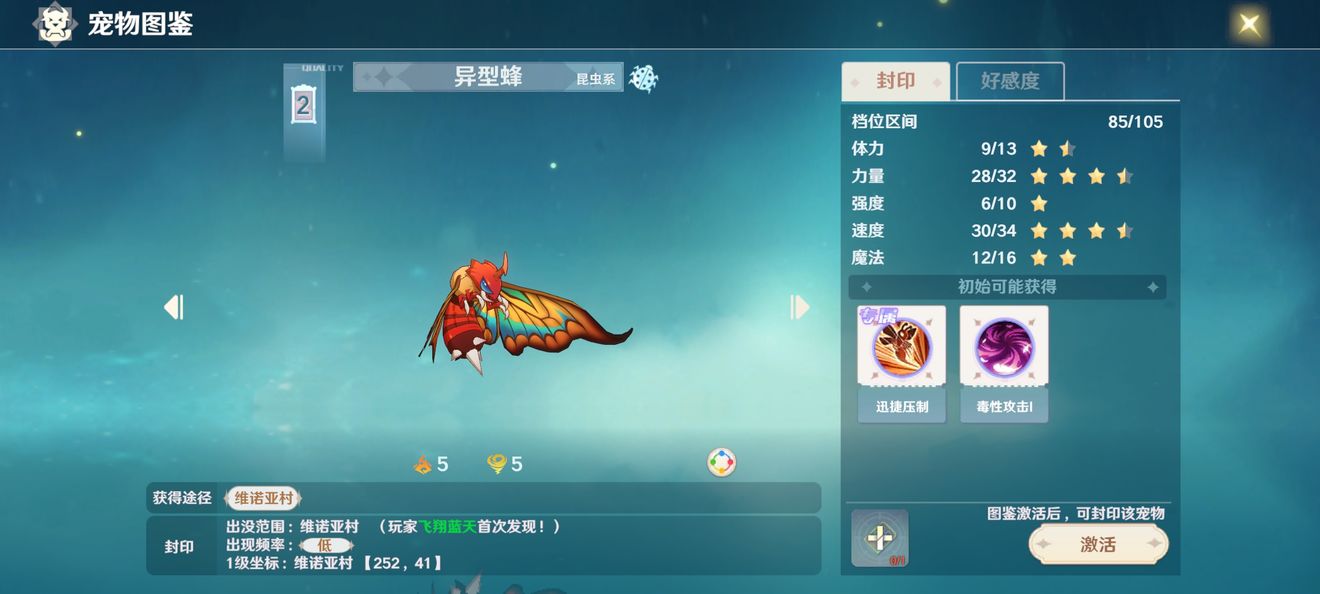Switch to the 好感度 tab
The image size is (1320, 594).
point(1010,81)
